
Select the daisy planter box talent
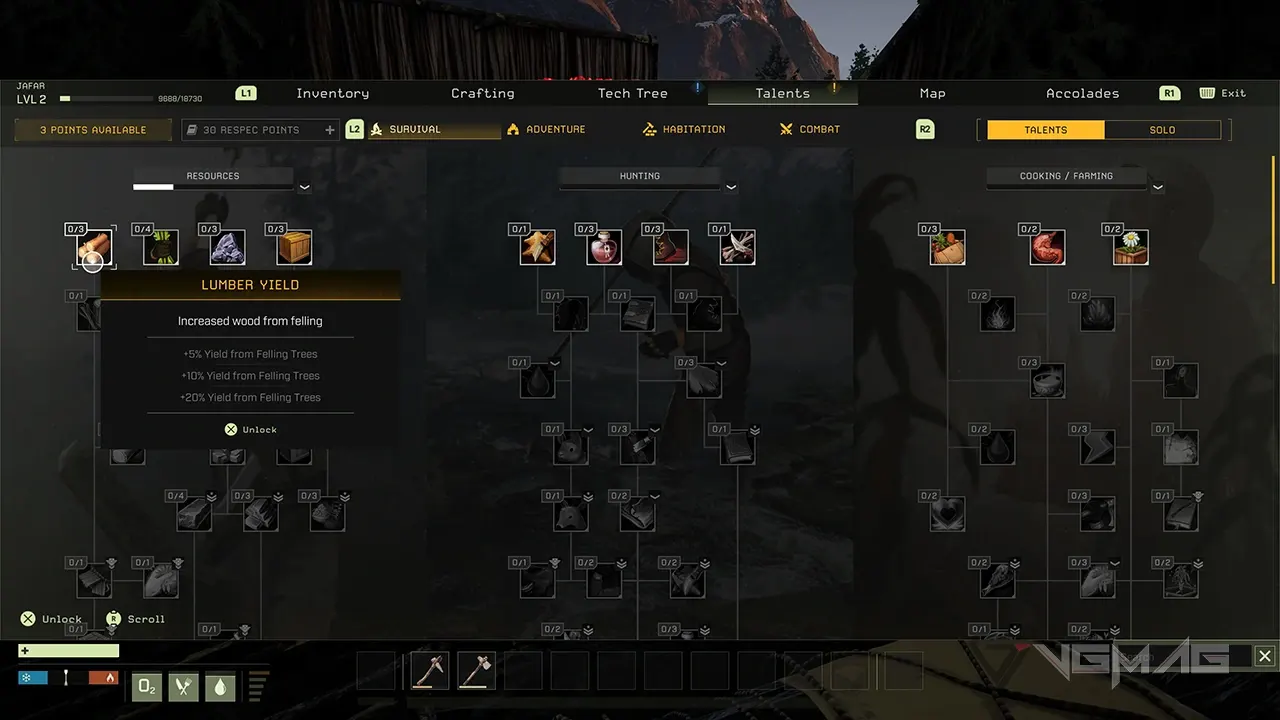pos(1130,247)
